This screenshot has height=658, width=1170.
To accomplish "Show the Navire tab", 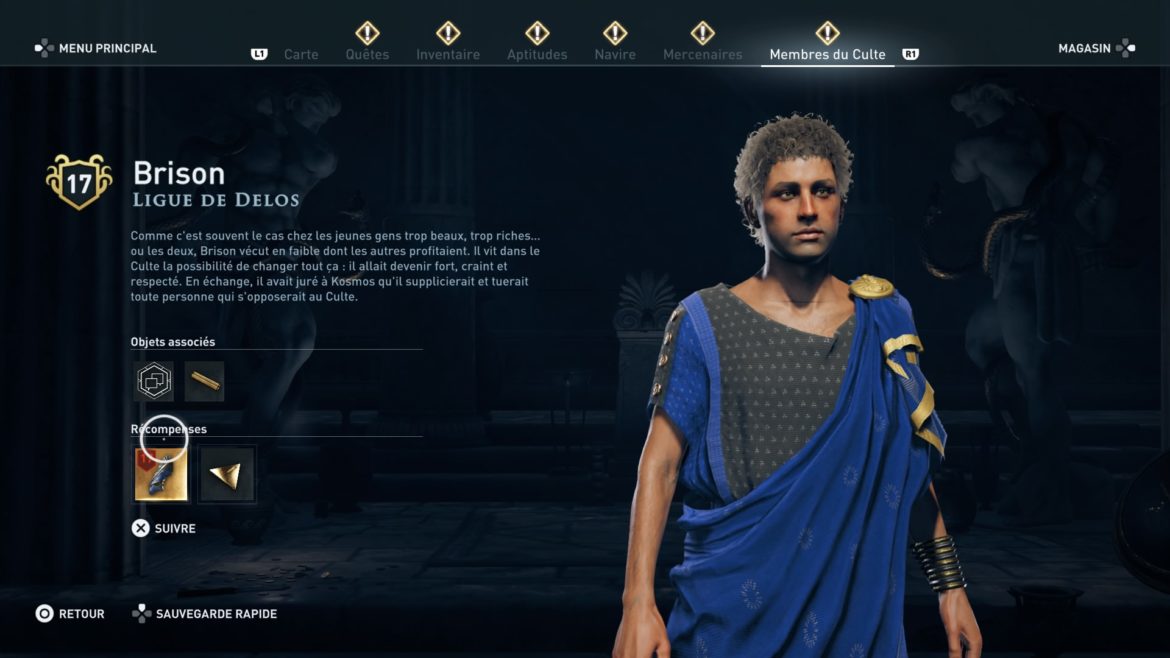I will coord(615,54).
